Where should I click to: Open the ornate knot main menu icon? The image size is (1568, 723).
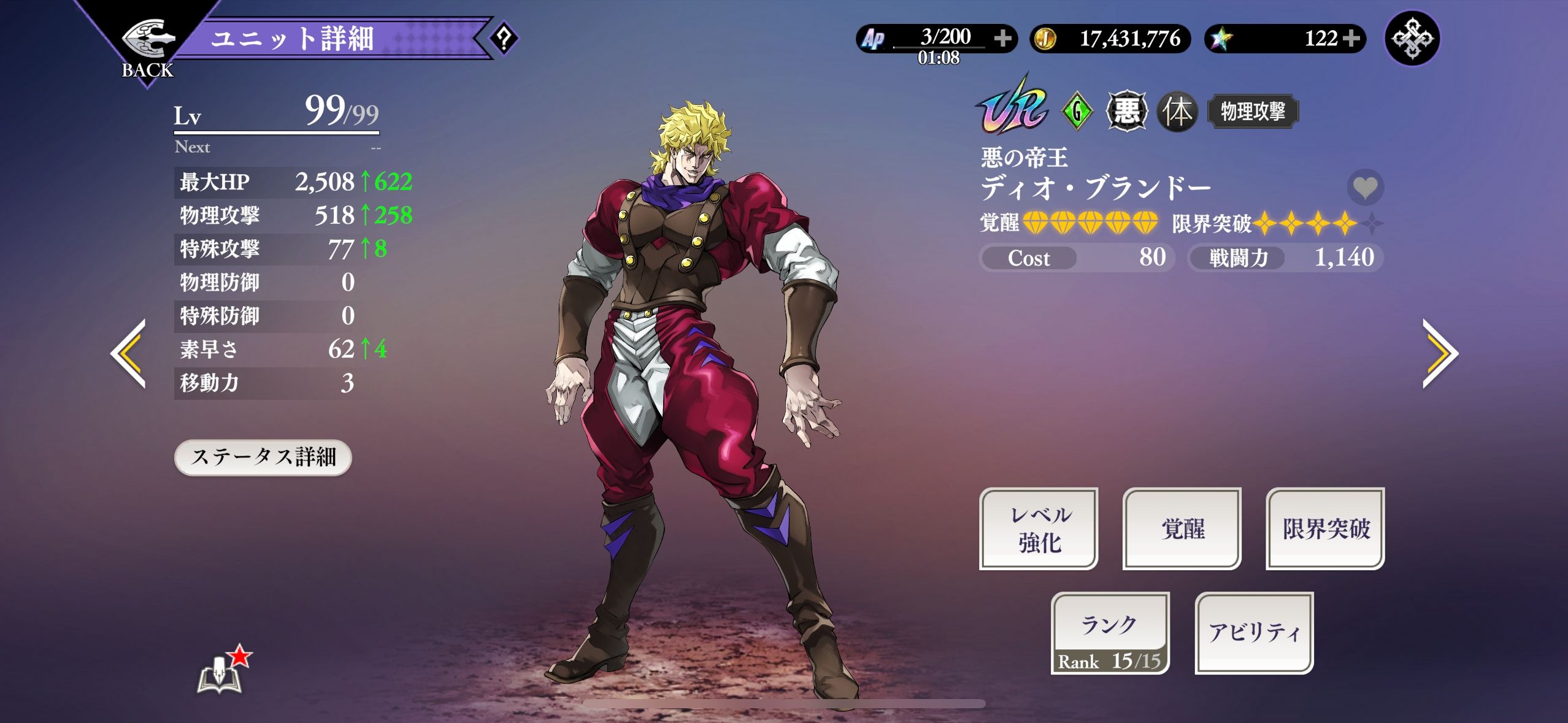1412,39
